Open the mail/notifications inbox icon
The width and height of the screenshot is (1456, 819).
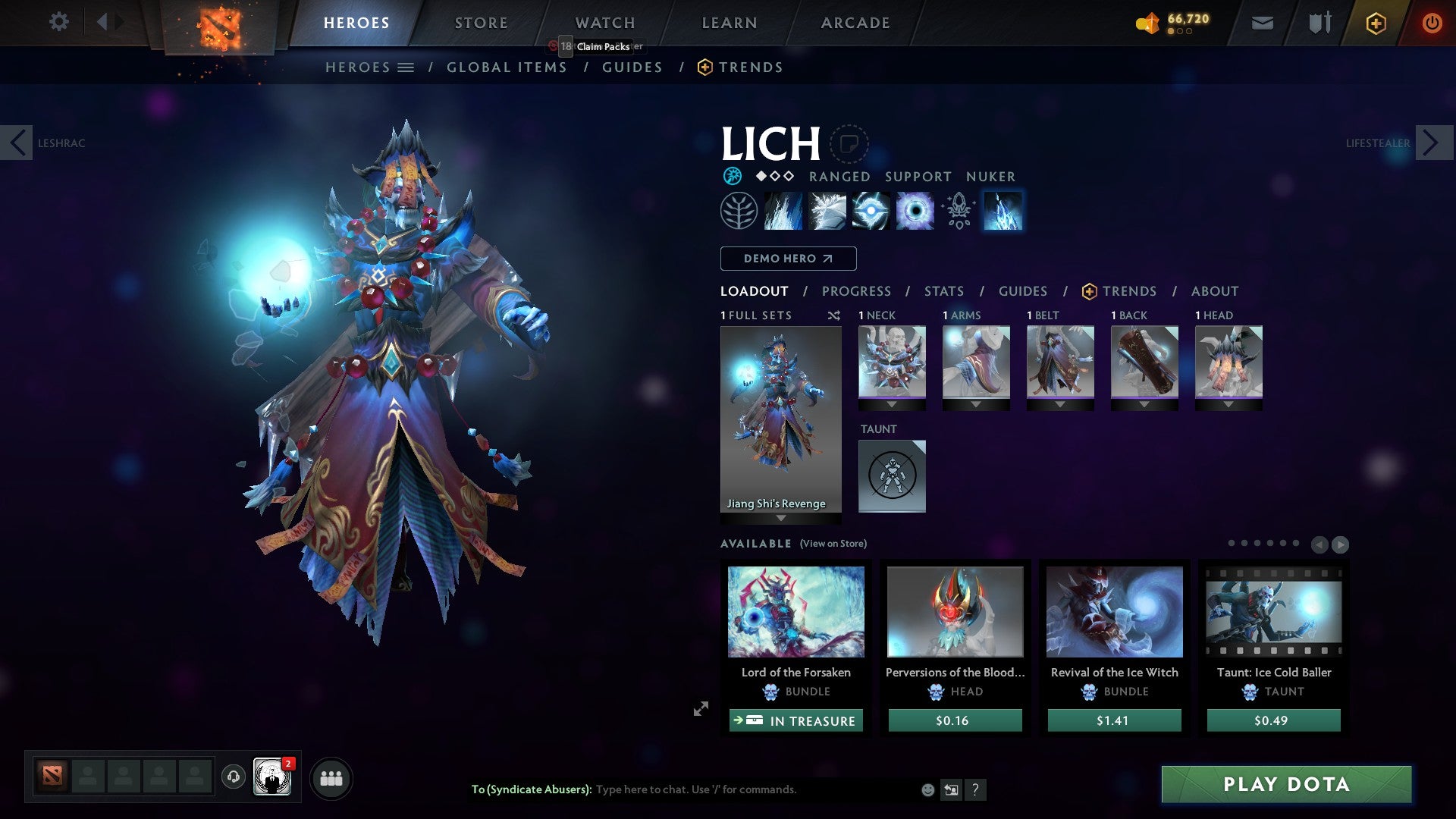[1263, 23]
